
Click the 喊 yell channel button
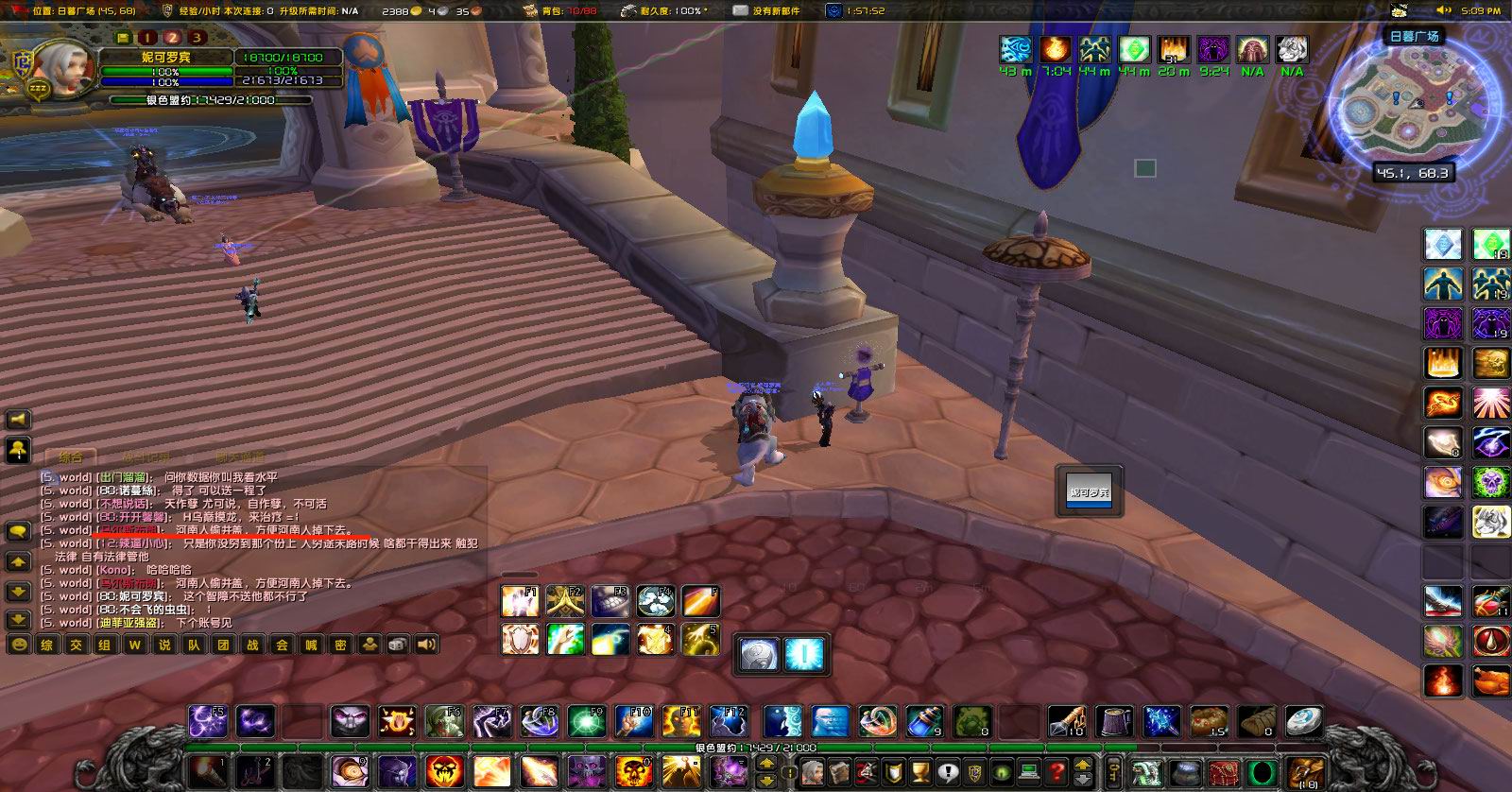312,645
